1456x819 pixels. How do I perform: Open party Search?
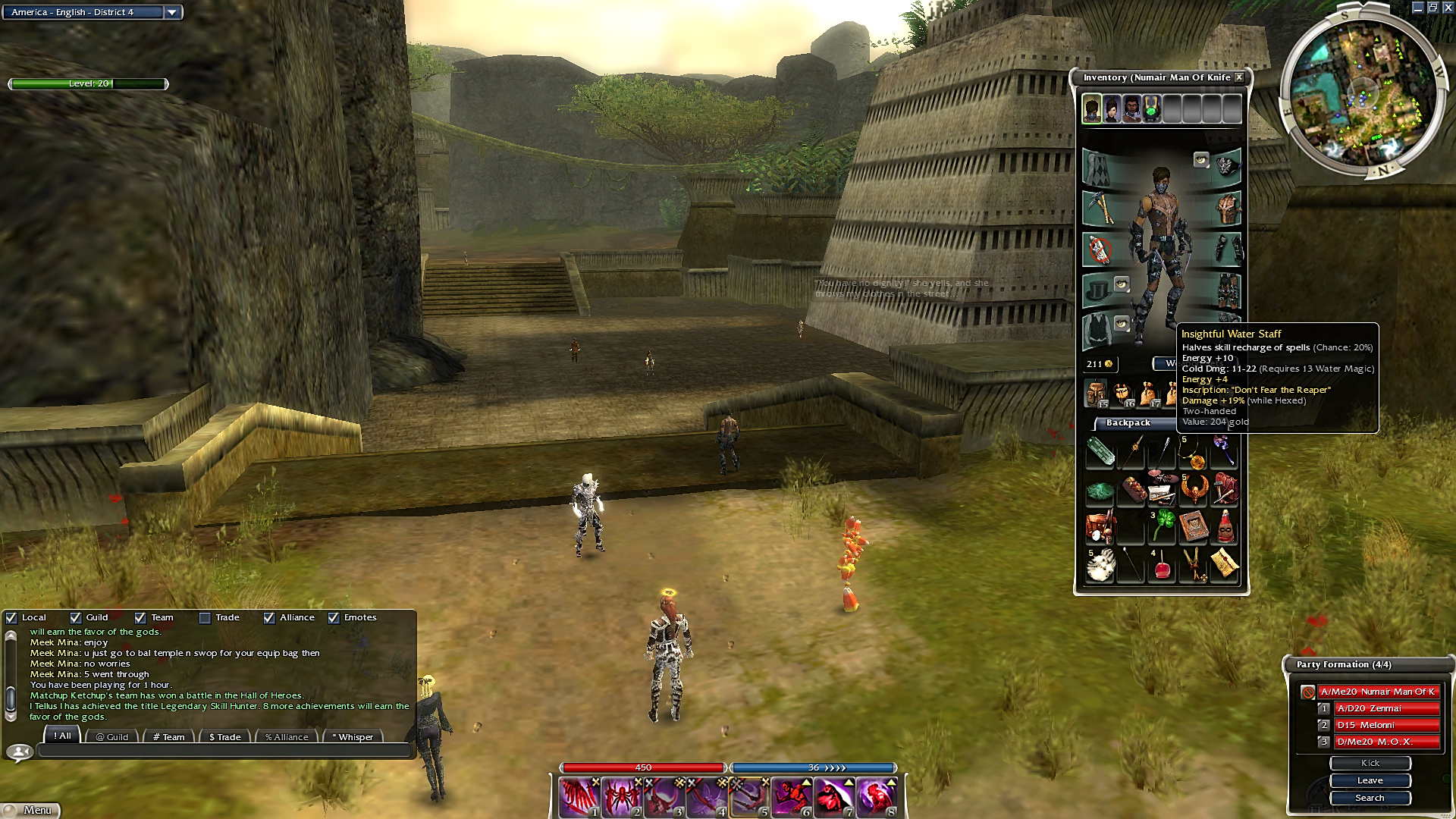click(x=1370, y=798)
